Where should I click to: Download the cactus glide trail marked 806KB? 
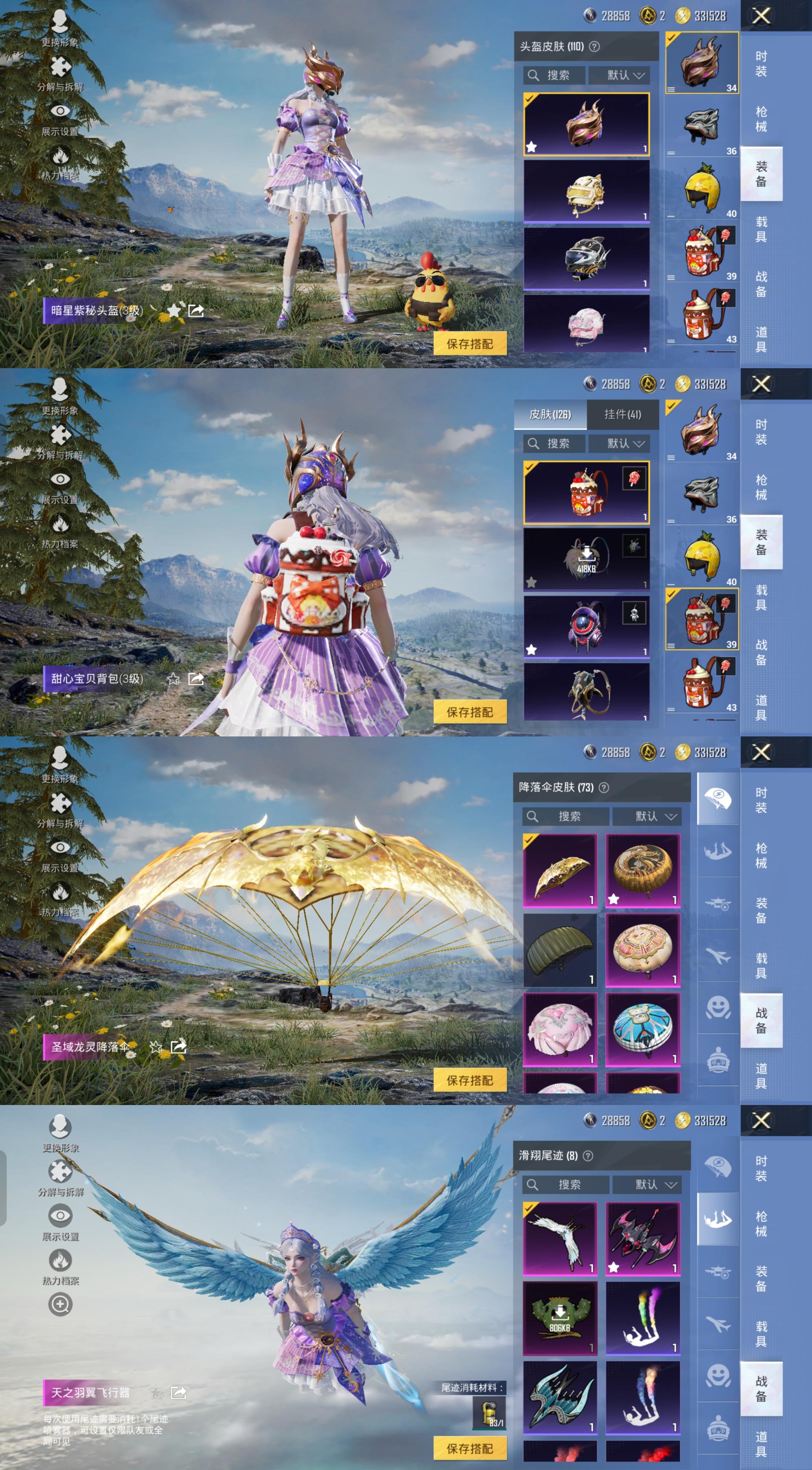(560, 1319)
